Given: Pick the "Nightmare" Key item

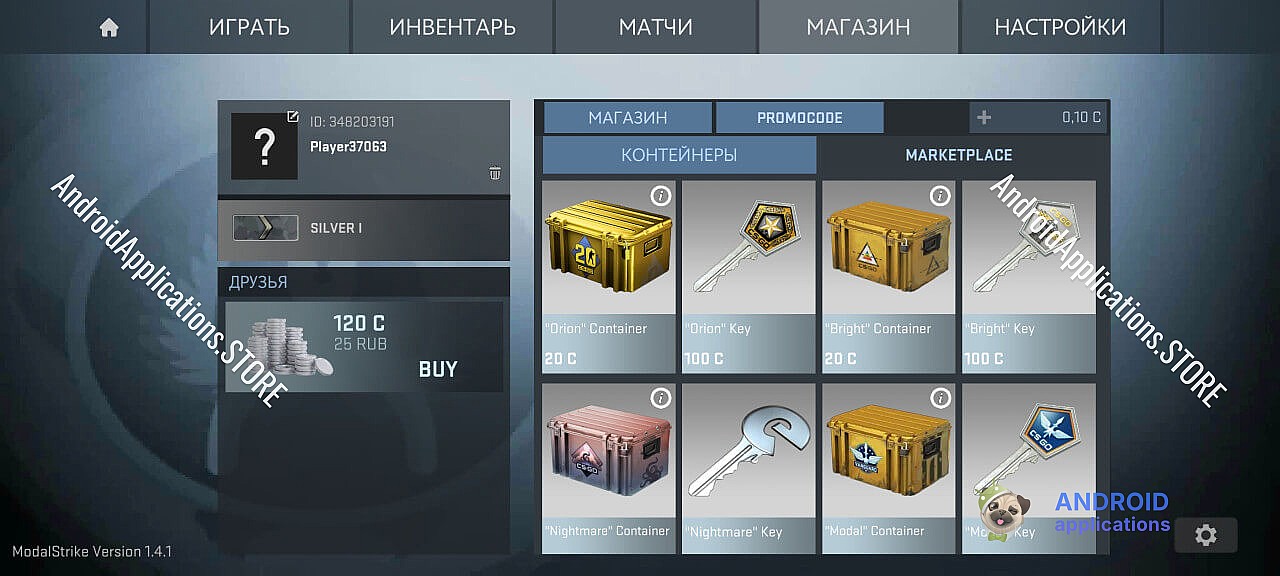Looking at the screenshot, I should tap(748, 466).
